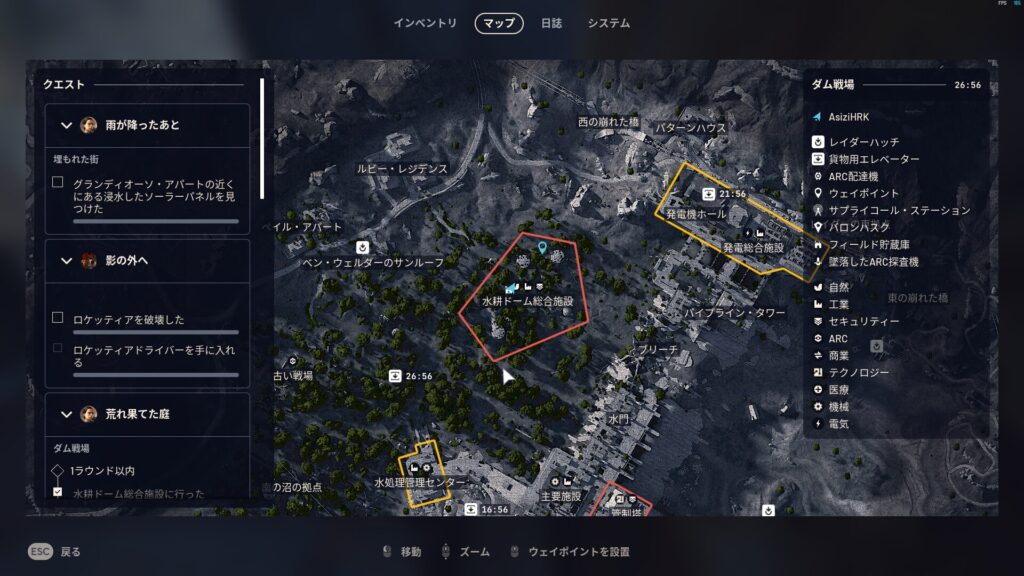
Task: Click the blue waypoint pin on the map
Action: pos(542,247)
